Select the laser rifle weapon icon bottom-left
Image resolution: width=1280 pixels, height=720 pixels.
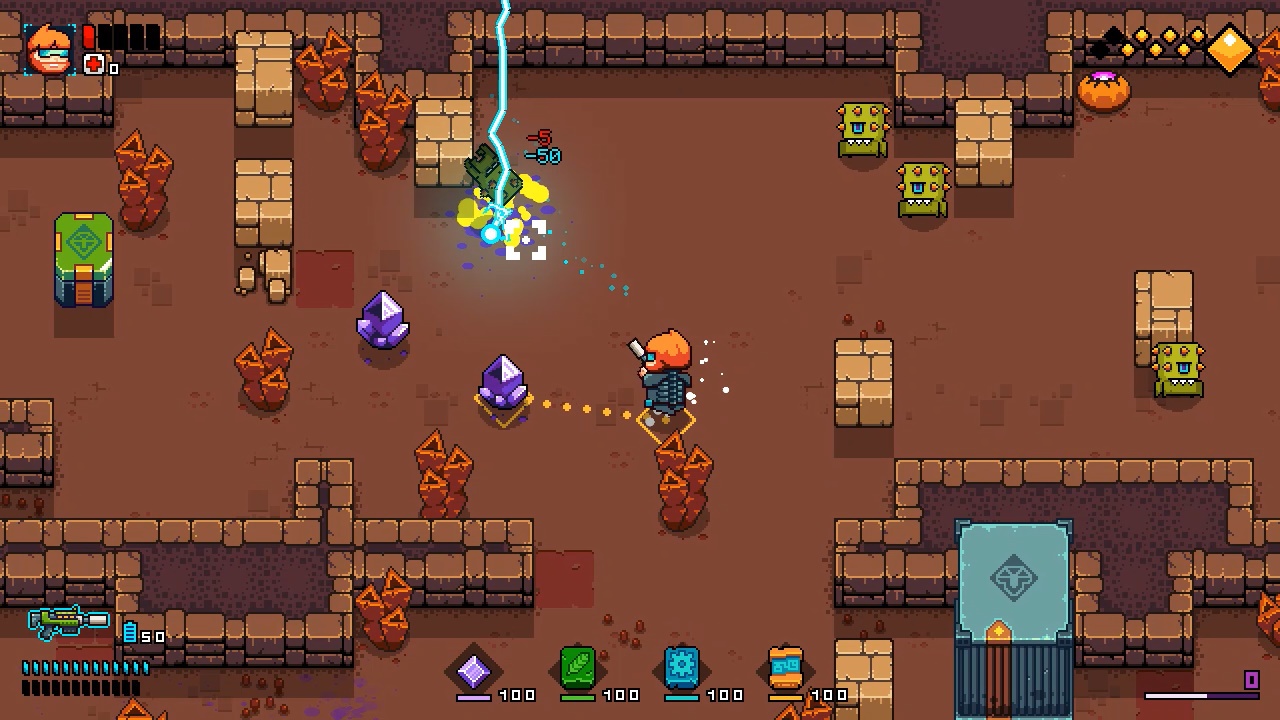[66, 620]
